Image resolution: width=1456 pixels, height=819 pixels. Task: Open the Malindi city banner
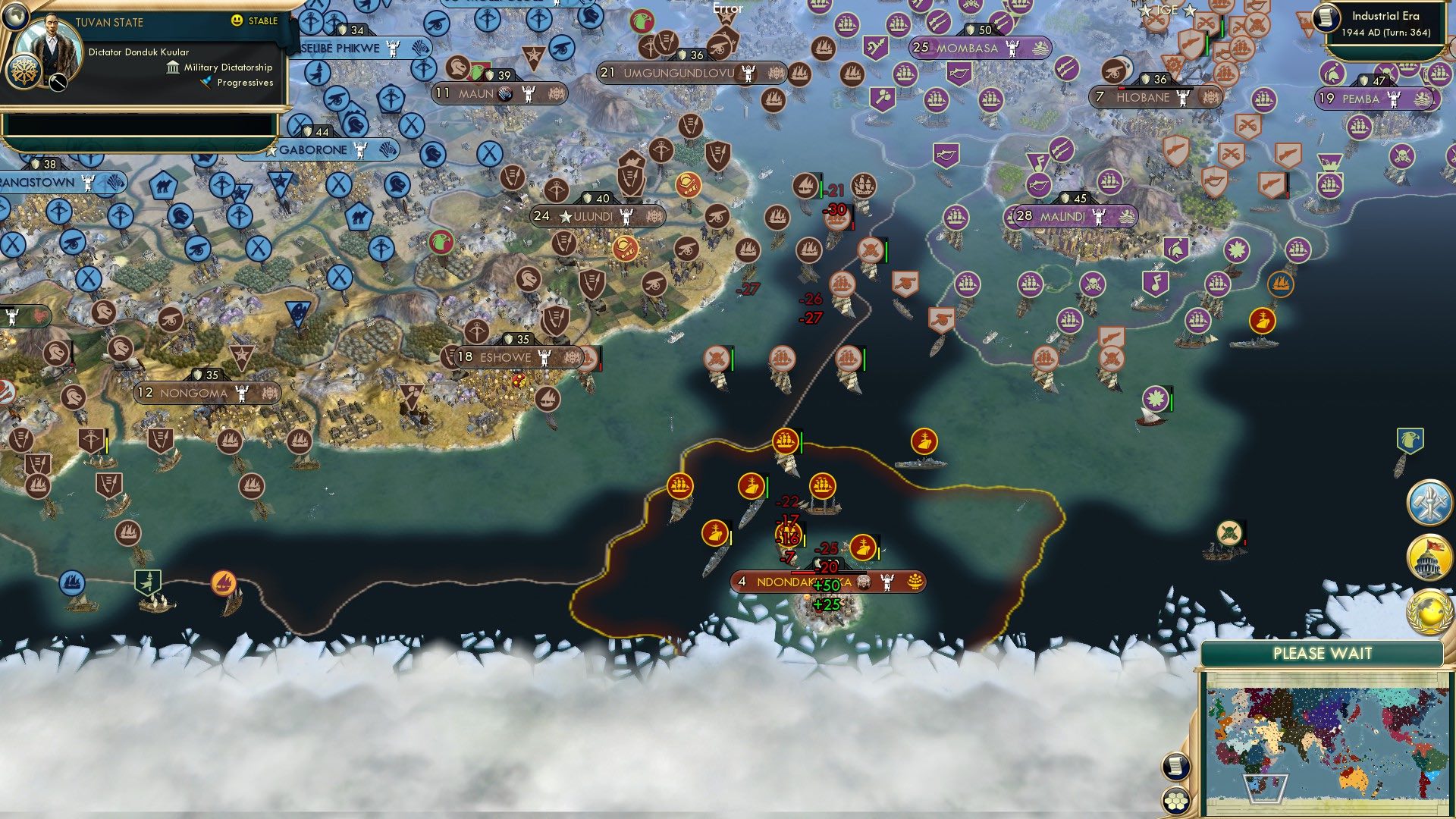click(x=1062, y=217)
